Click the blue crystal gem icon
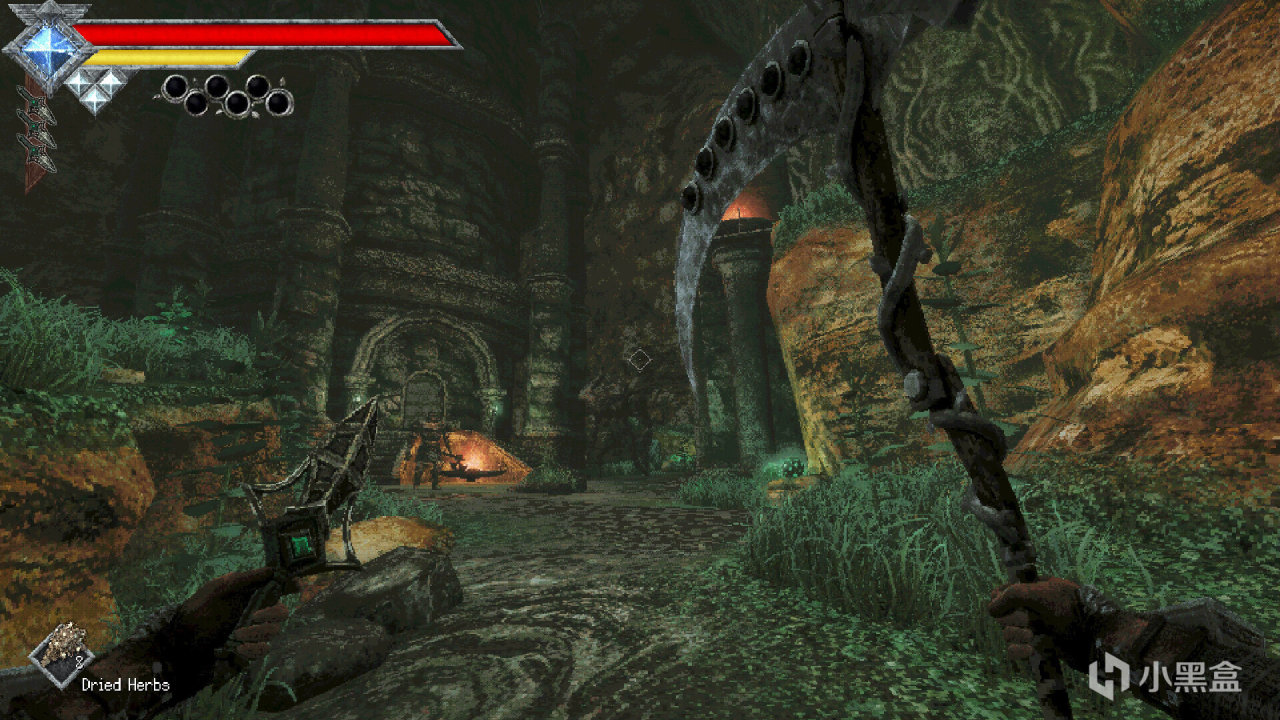Viewport: 1280px width, 720px height. (42, 45)
